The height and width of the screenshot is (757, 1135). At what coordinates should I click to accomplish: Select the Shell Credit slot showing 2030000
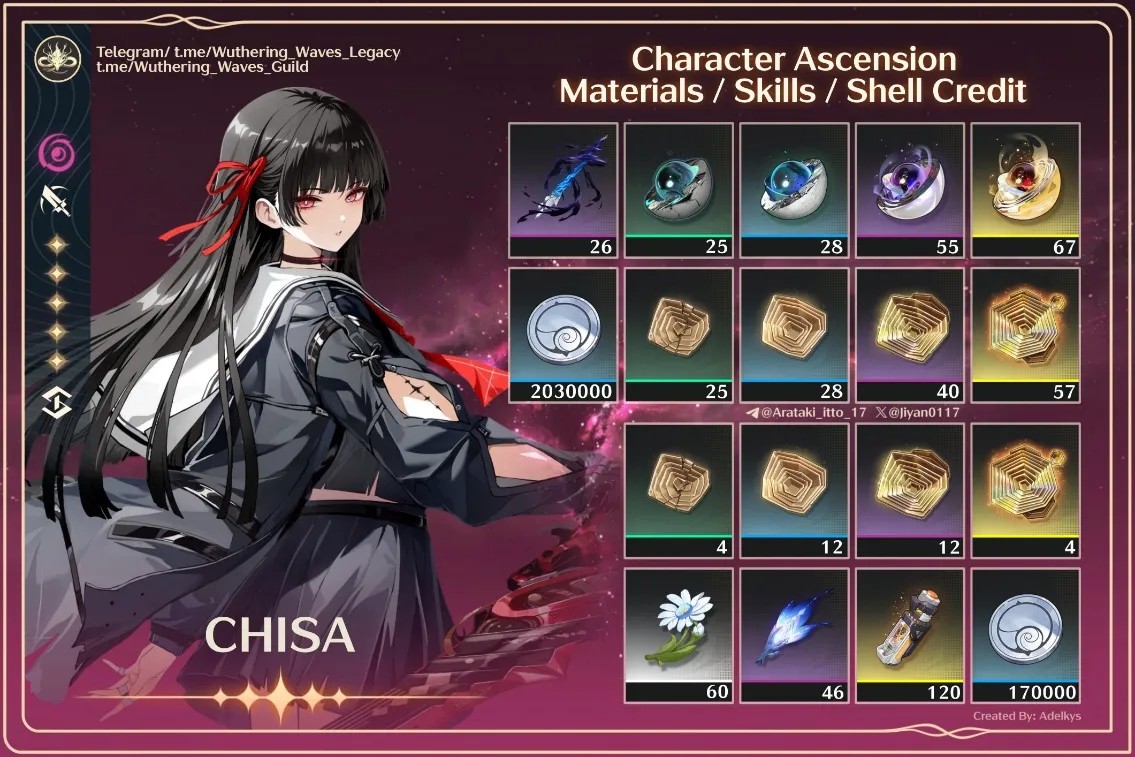563,334
